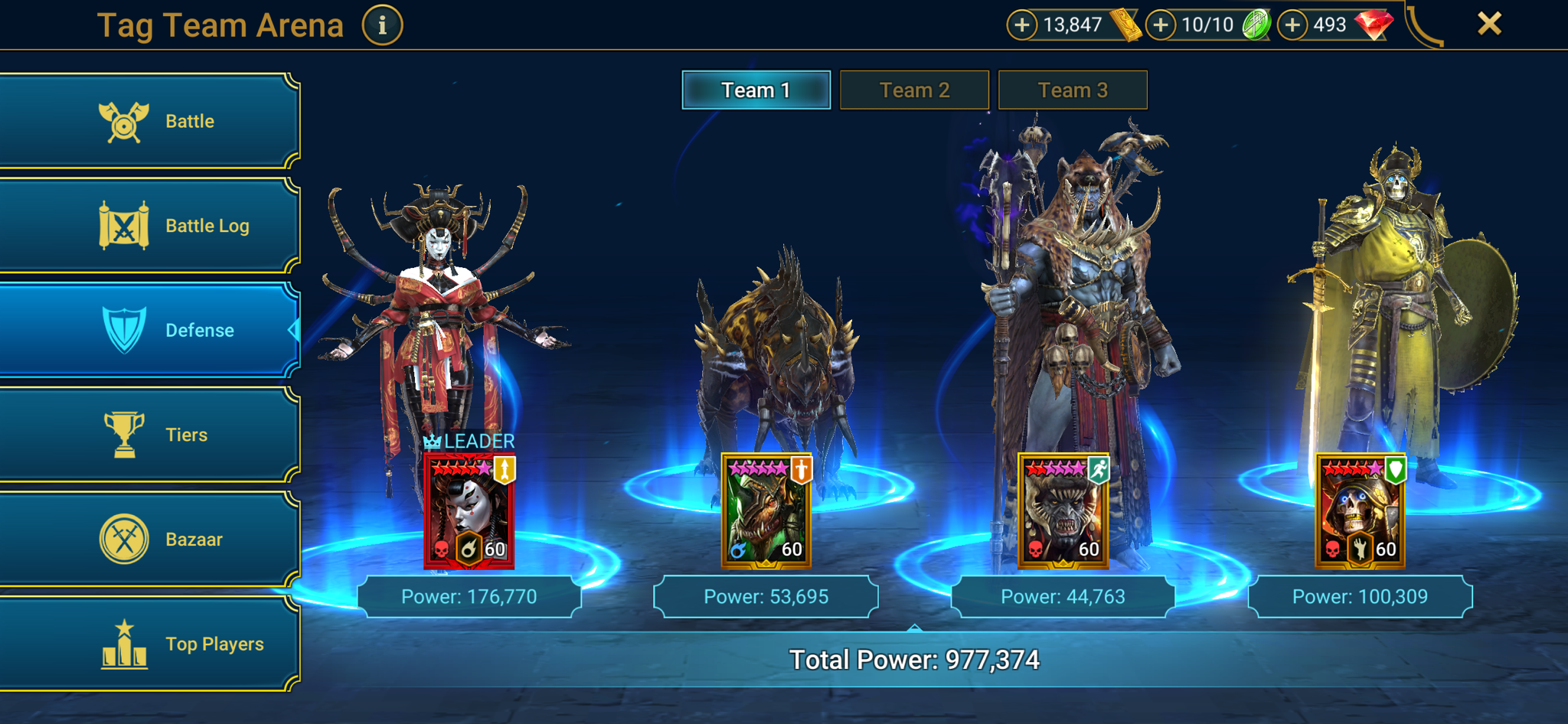
Task: Switch to the Team 2 tab
Action: (x=913, y=90)
